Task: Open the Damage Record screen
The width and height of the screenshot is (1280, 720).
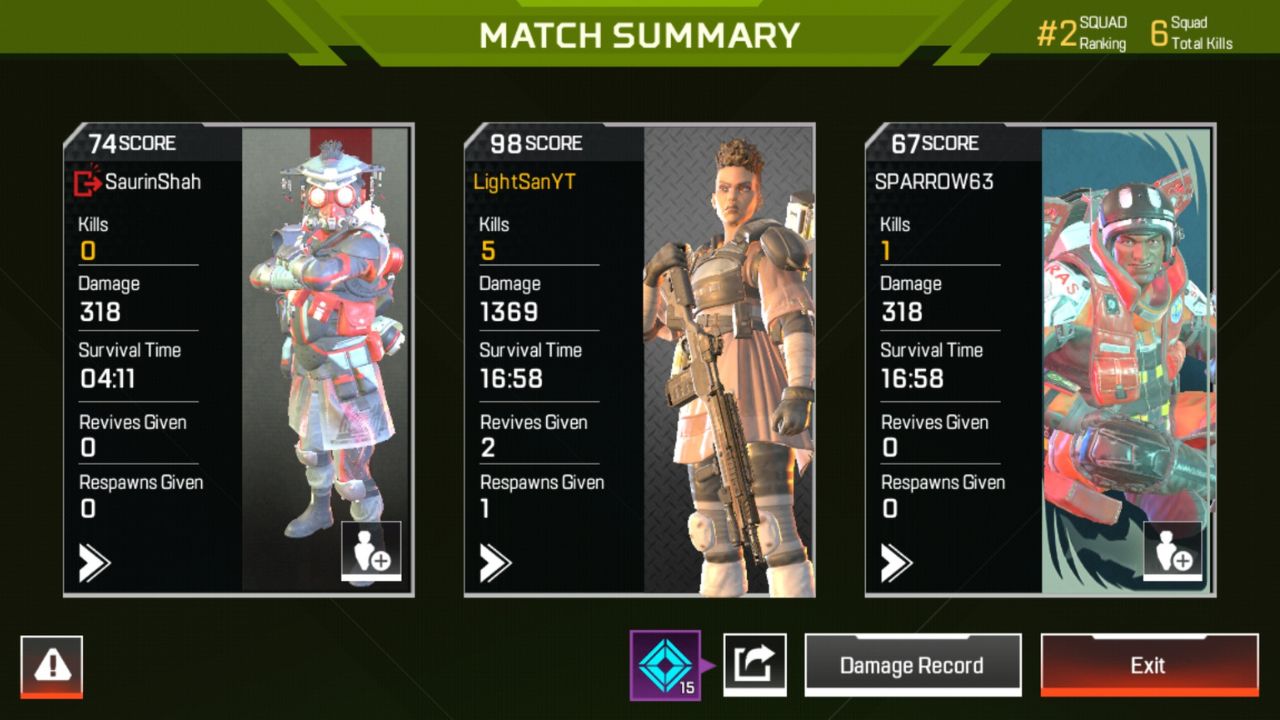Action: pos(913,664)
